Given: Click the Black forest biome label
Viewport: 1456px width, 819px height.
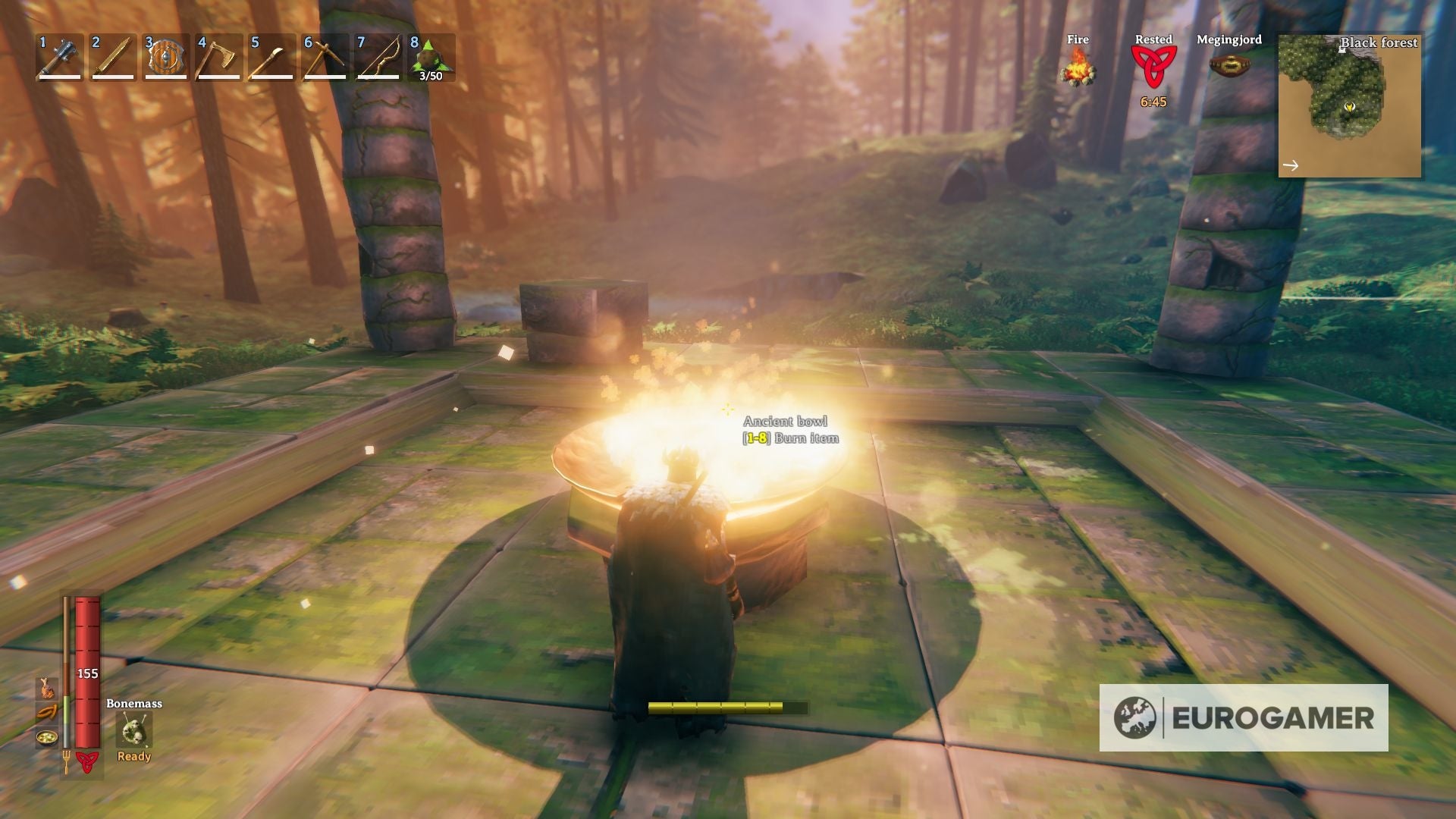Looking at the screenshot, I should pos(1379,43).
